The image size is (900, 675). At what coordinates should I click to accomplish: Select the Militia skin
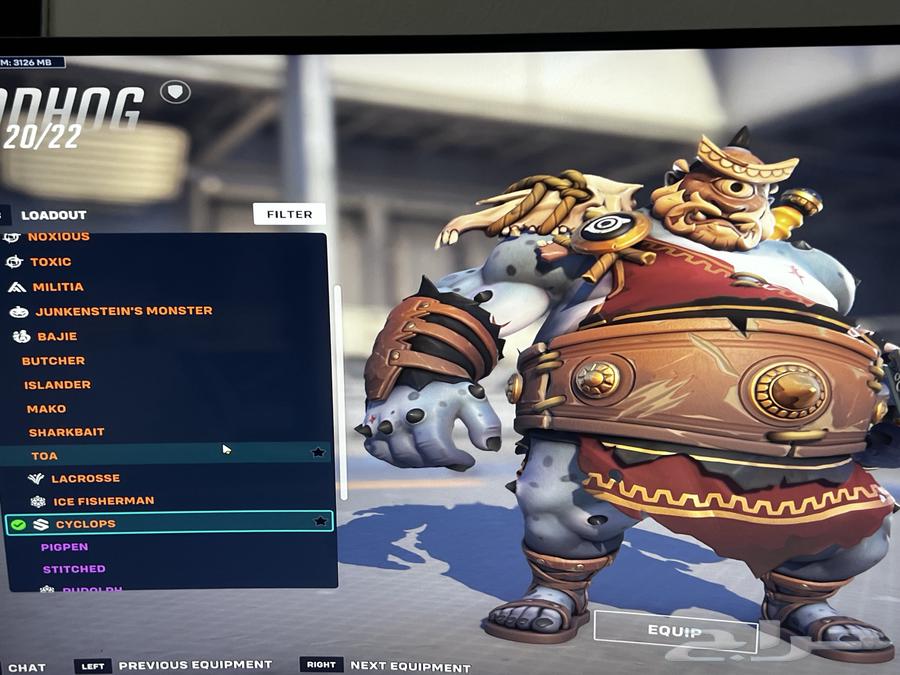point(58,287)
